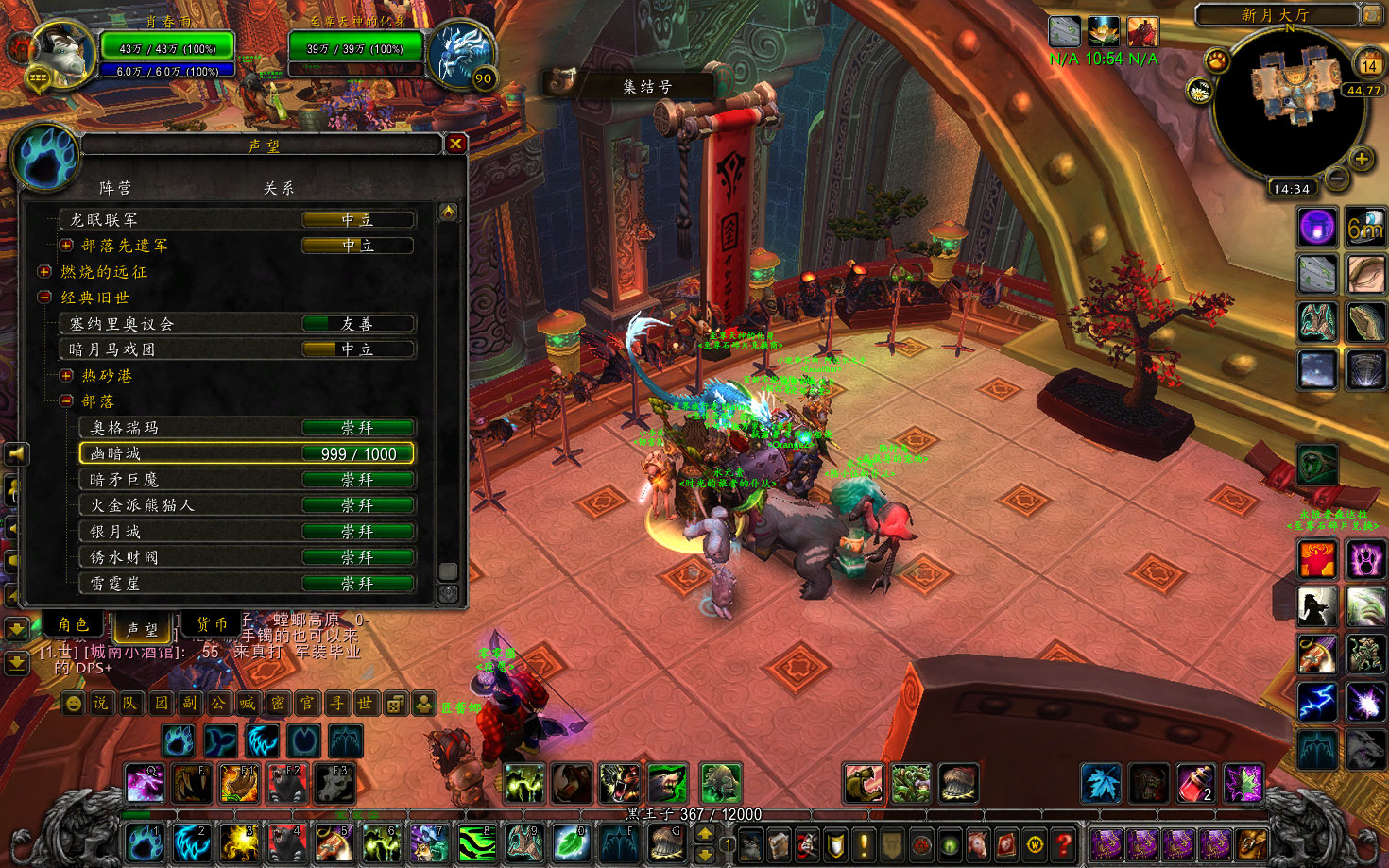Screen dimensions: 1389x868
Task: Open the minimap paw tracking menu
Action: point(1217,61)
